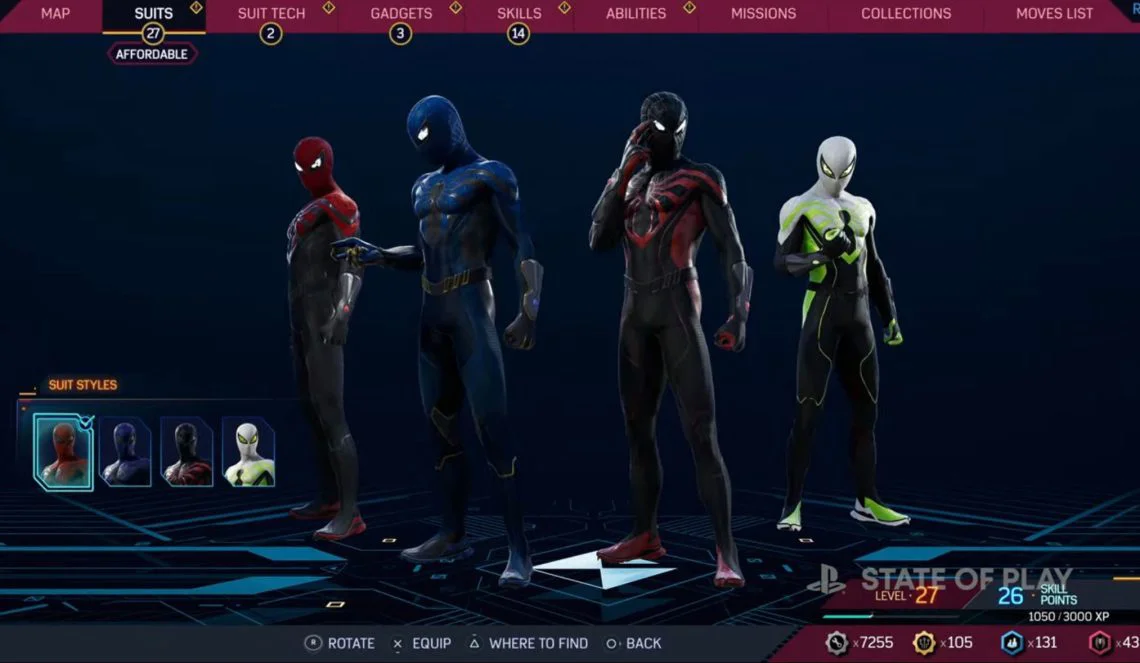The image size is (1140, 663).
Task: Select the Skills tab
Action: [519, 14]
